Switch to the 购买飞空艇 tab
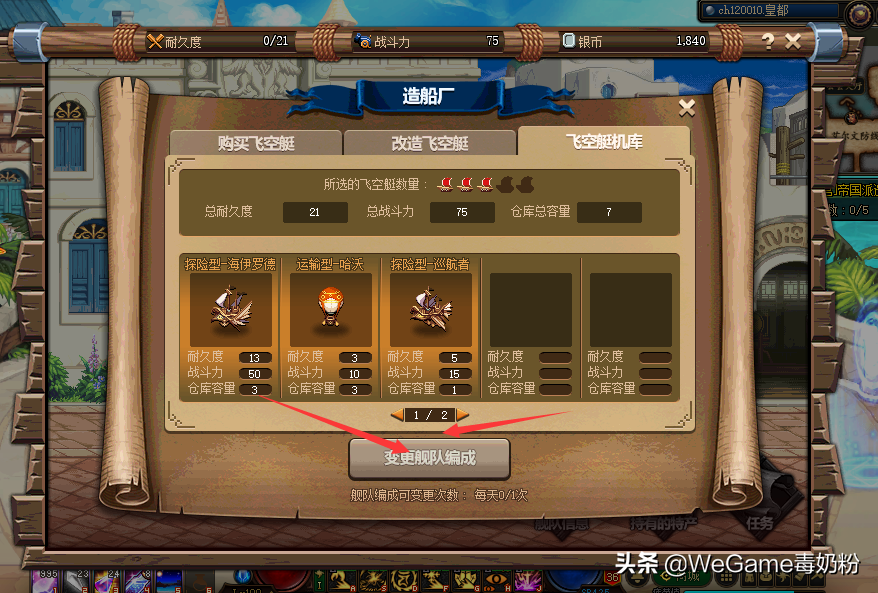 coord(255,142)
